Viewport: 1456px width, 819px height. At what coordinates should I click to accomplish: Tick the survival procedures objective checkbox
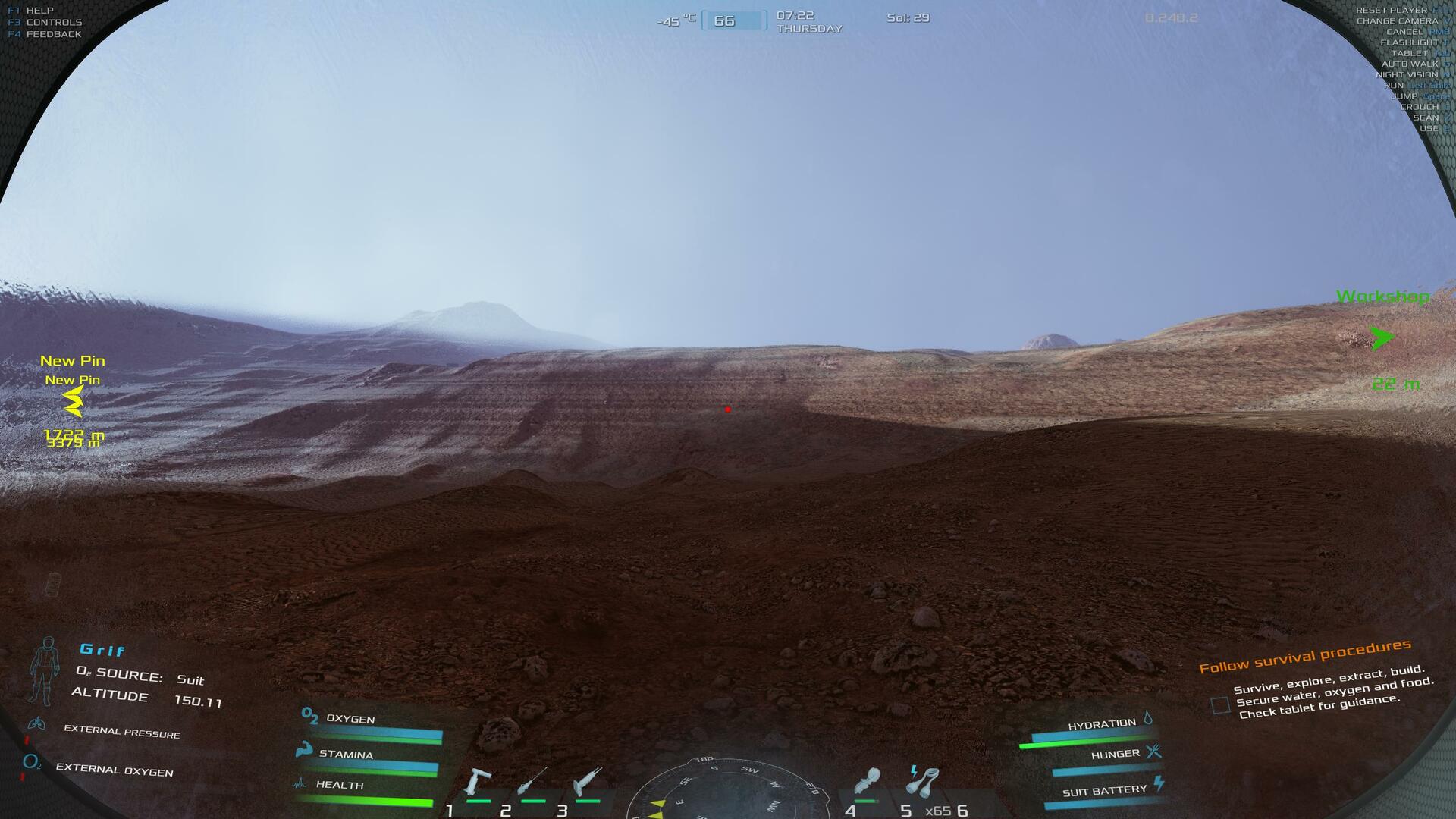1220,705
